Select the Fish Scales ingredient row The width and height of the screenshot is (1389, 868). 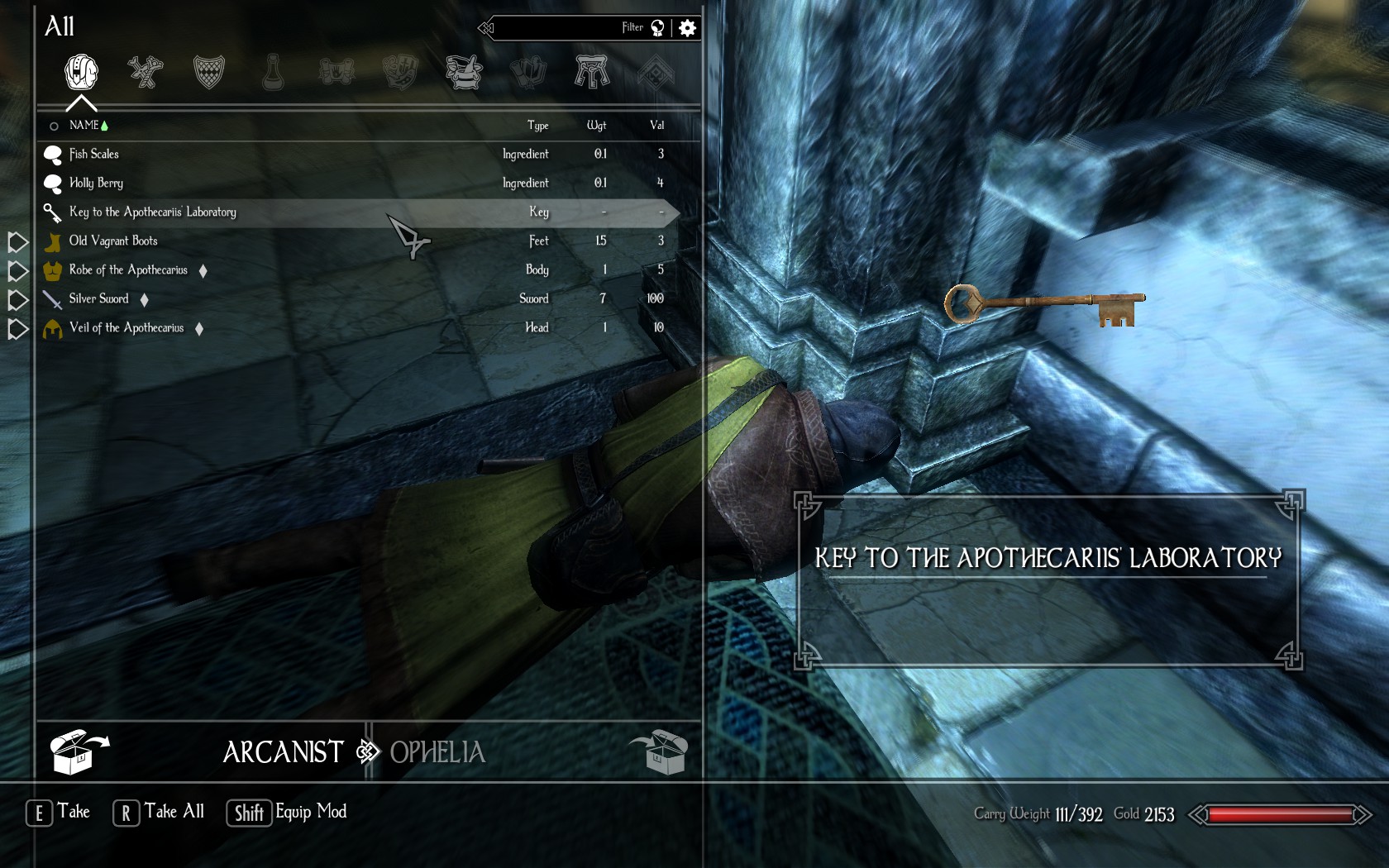[x=94, y=155]
